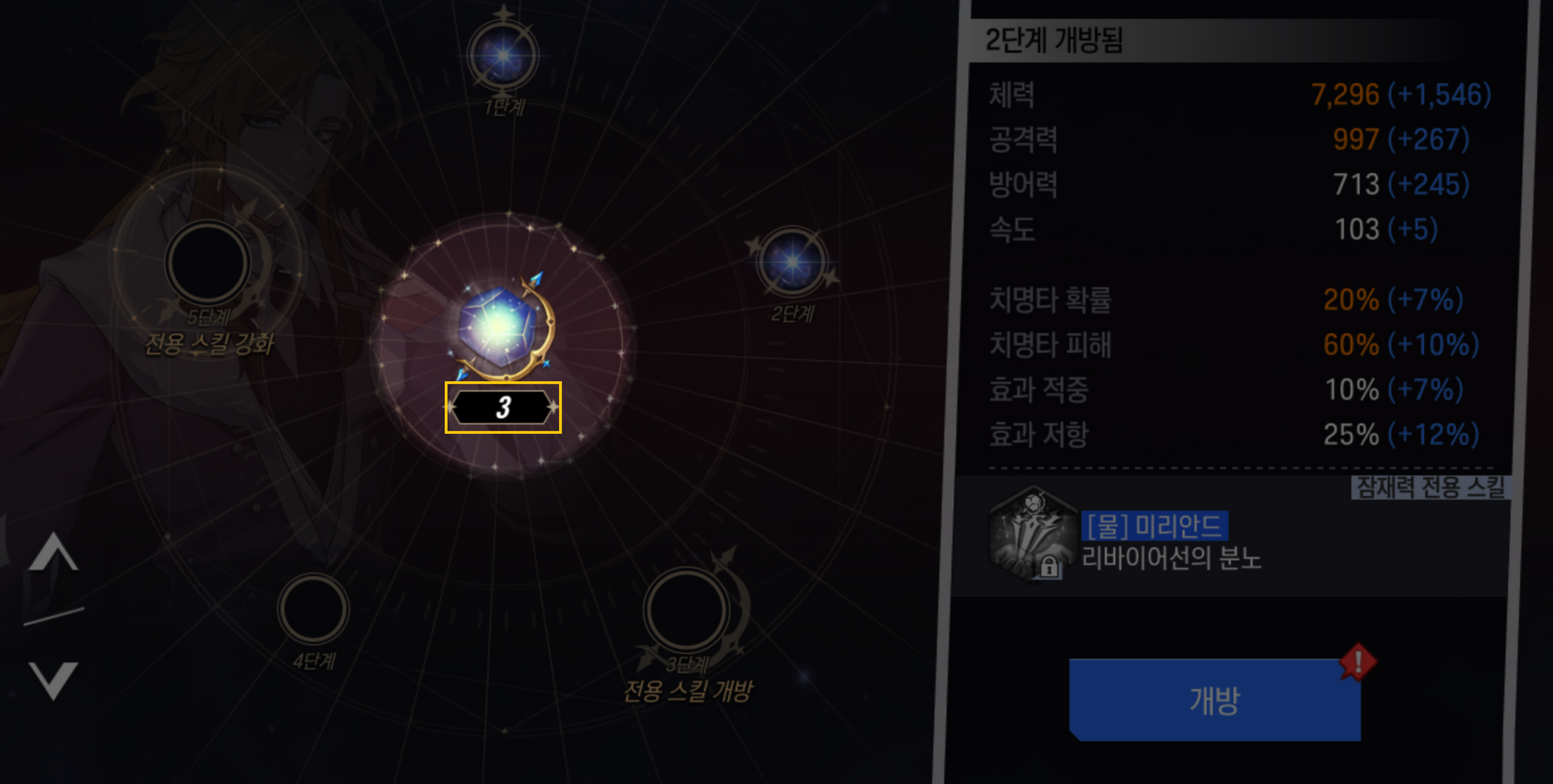Screen dimensions: 1553x784
Task: Select the 2단계 star node
Action: pos(791,262)
